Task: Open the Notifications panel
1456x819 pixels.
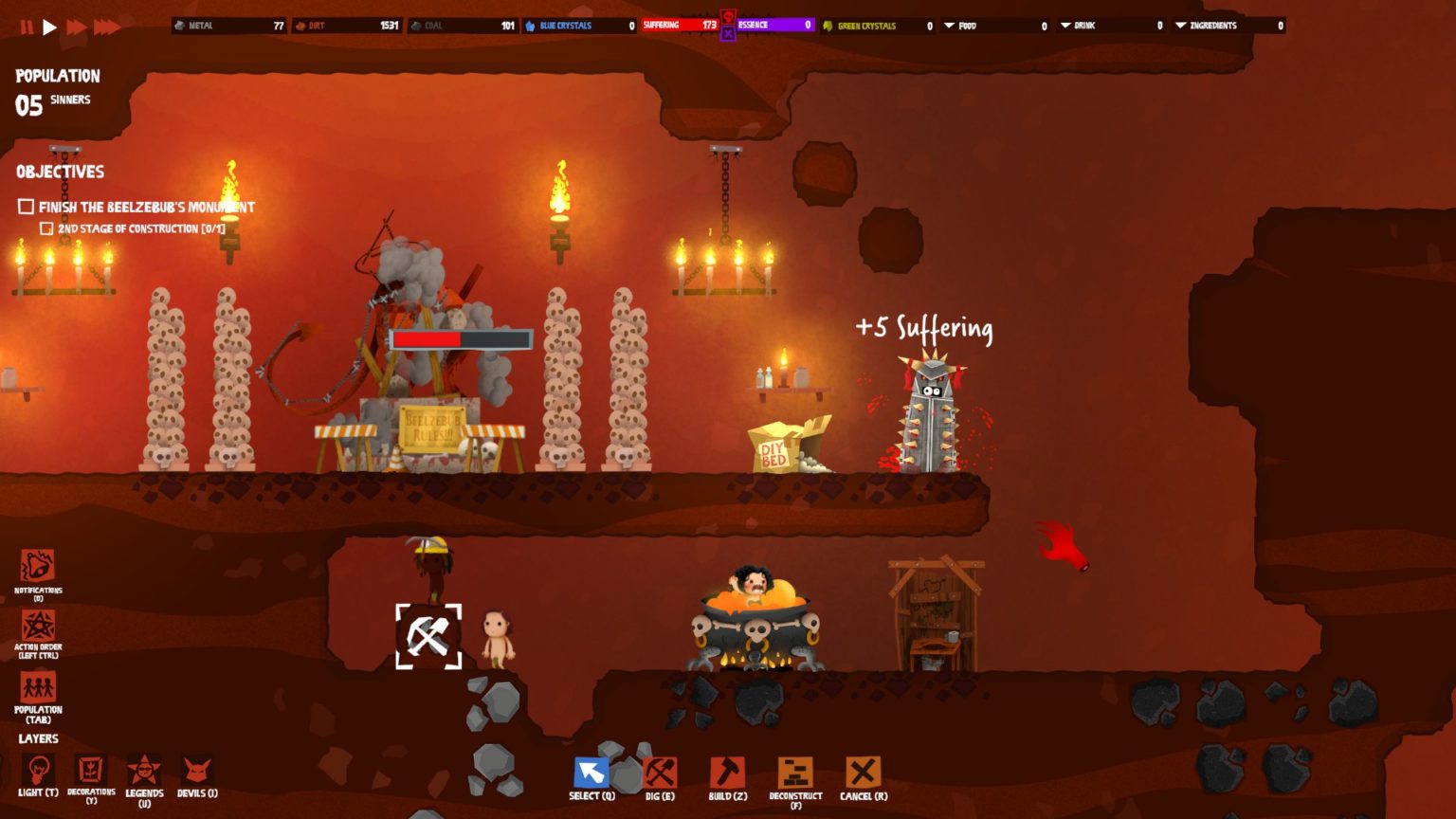Action: tap(38, 567)
